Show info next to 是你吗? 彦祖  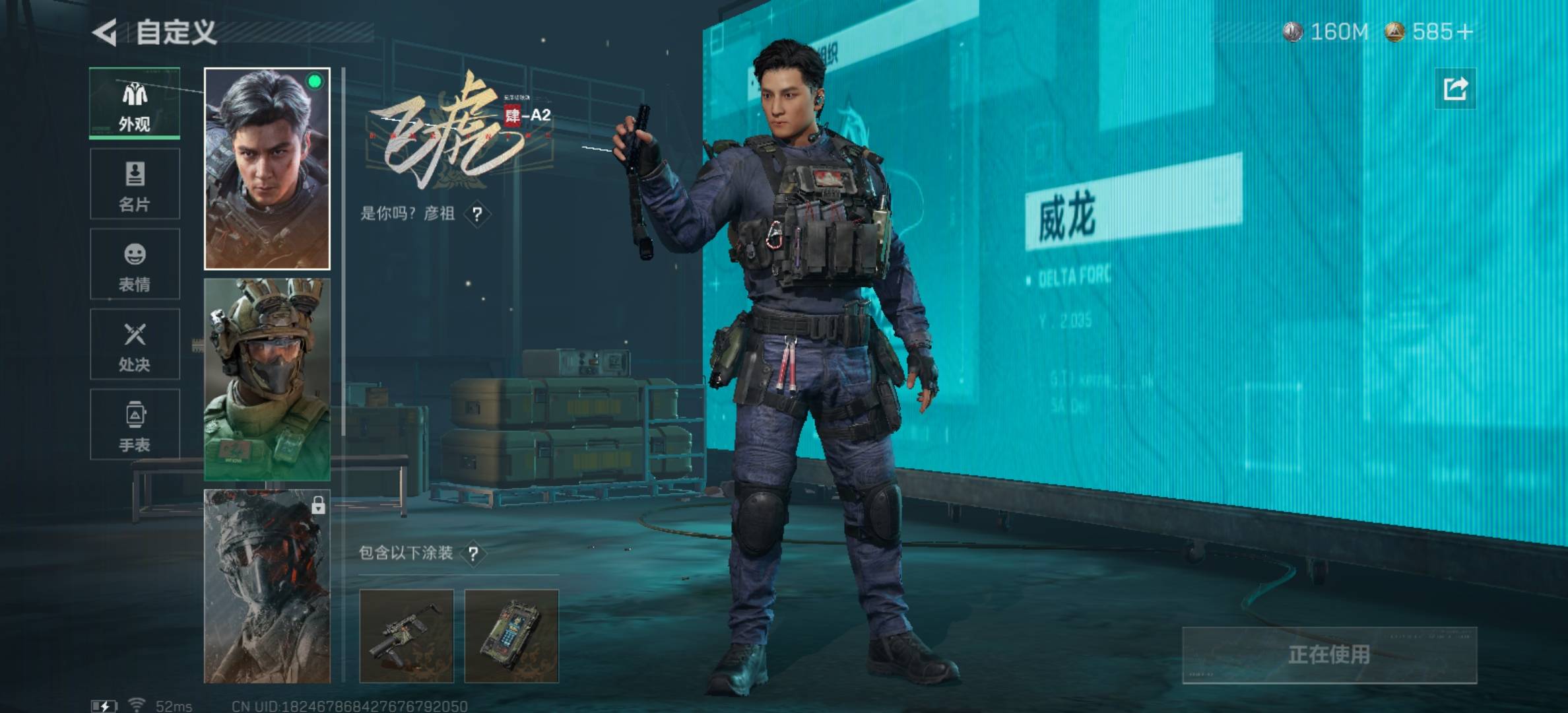(477, 214)
